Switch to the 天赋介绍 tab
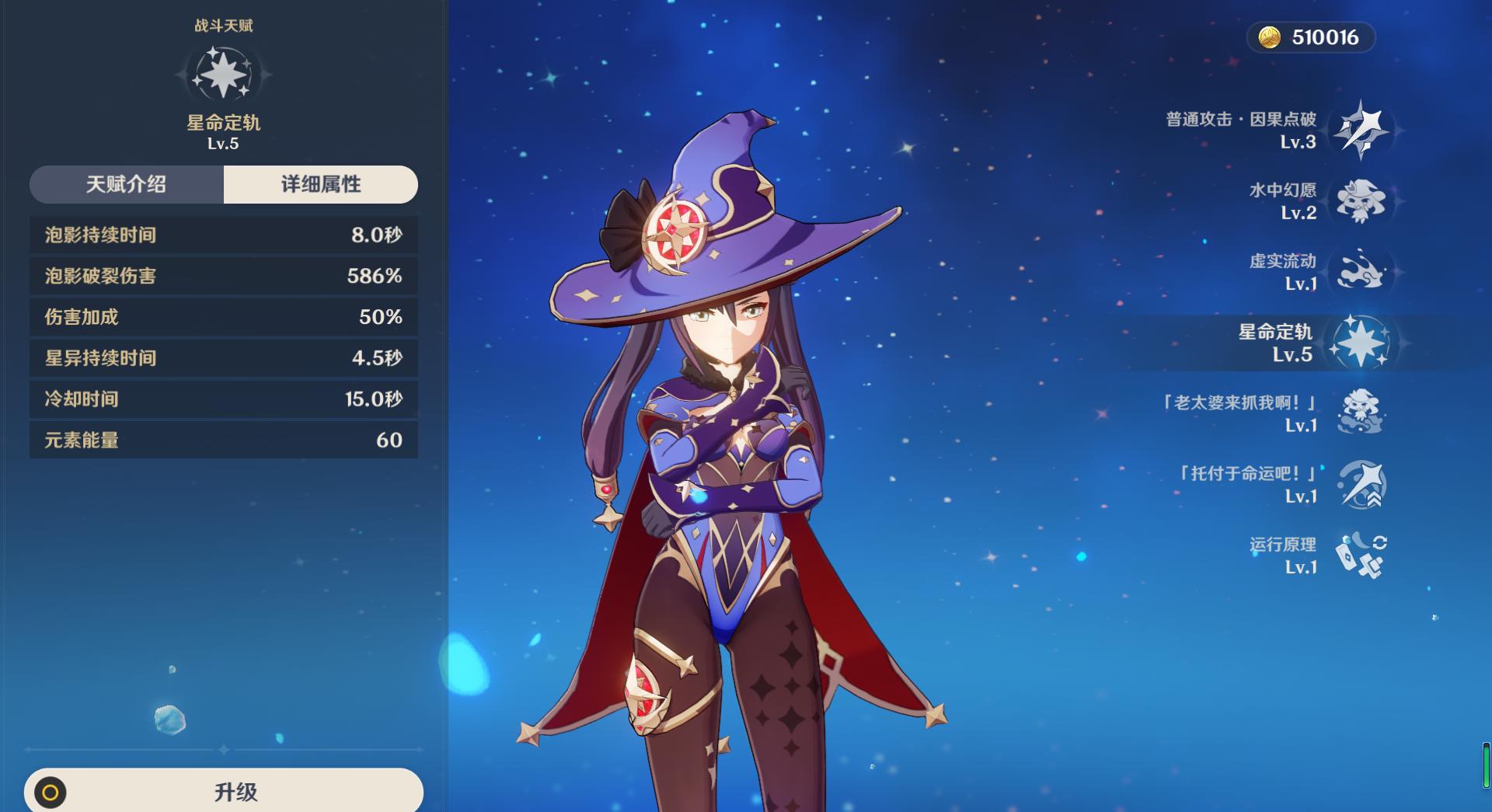 click(x=127, y=184)
